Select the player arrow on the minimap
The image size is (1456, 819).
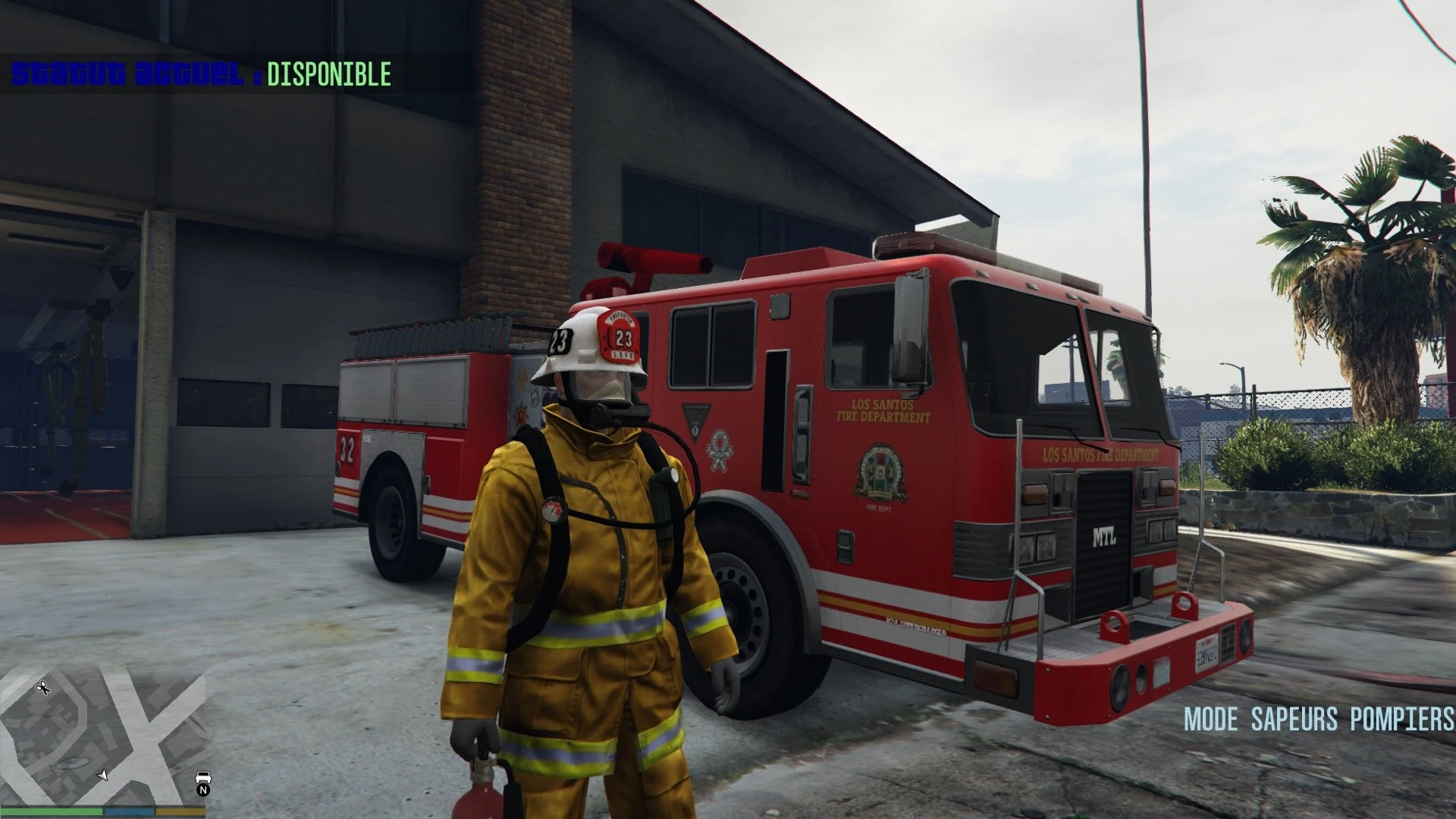tap(103, 775)
